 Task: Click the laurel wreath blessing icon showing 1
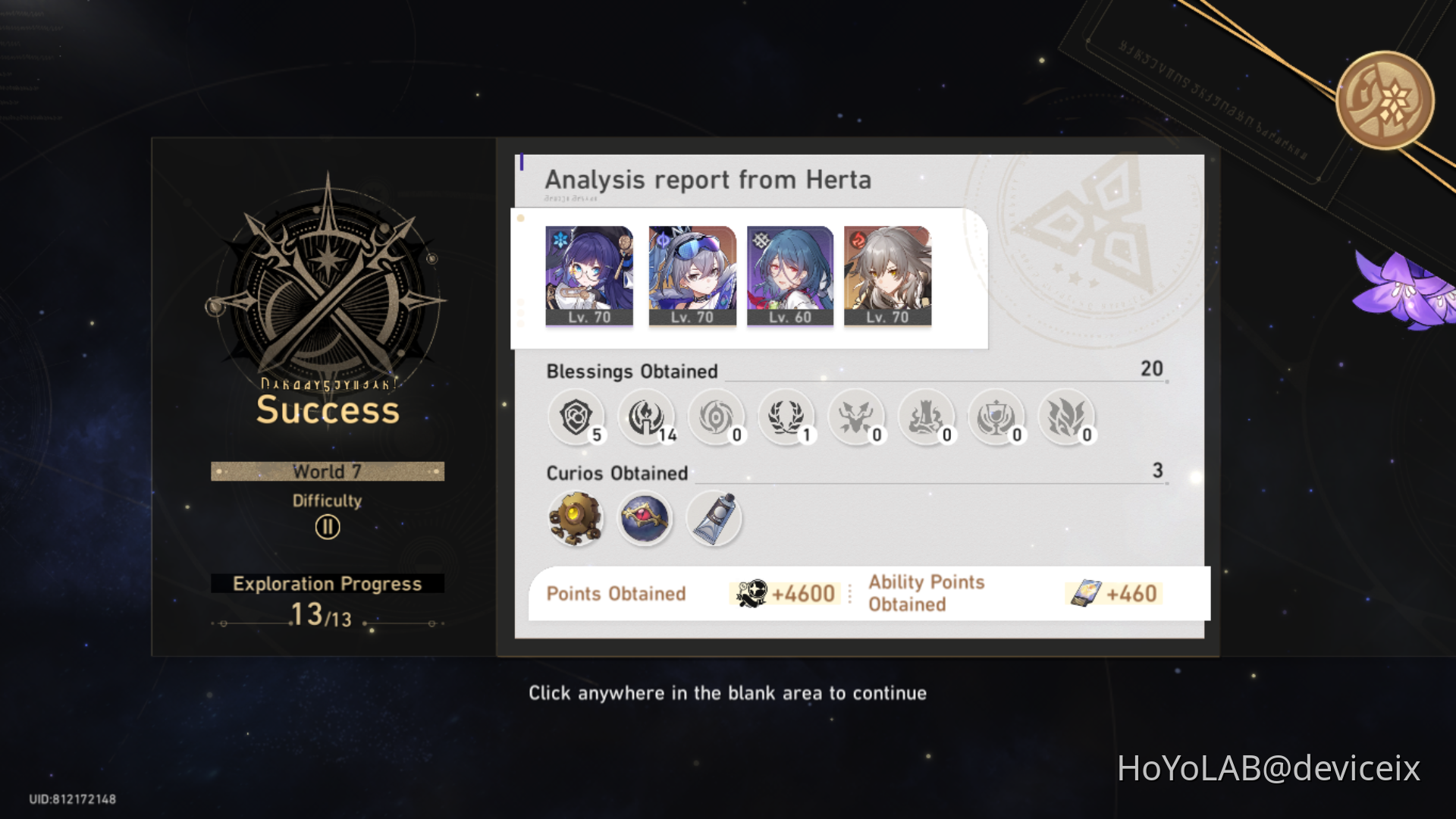786,417
